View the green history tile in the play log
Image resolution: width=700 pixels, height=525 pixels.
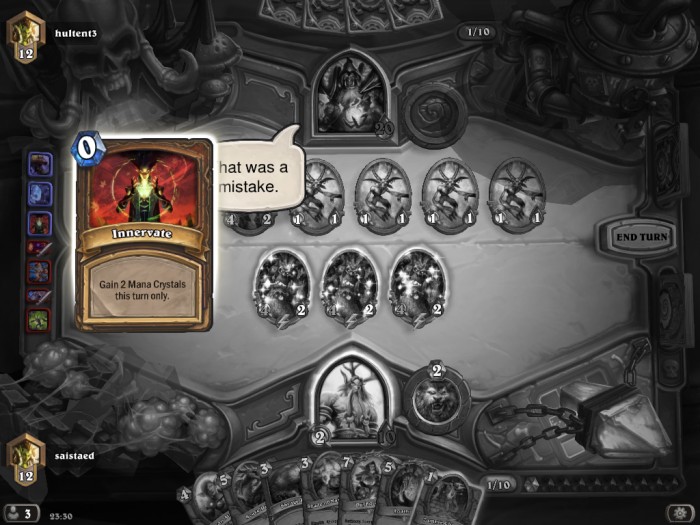(39, 321)
